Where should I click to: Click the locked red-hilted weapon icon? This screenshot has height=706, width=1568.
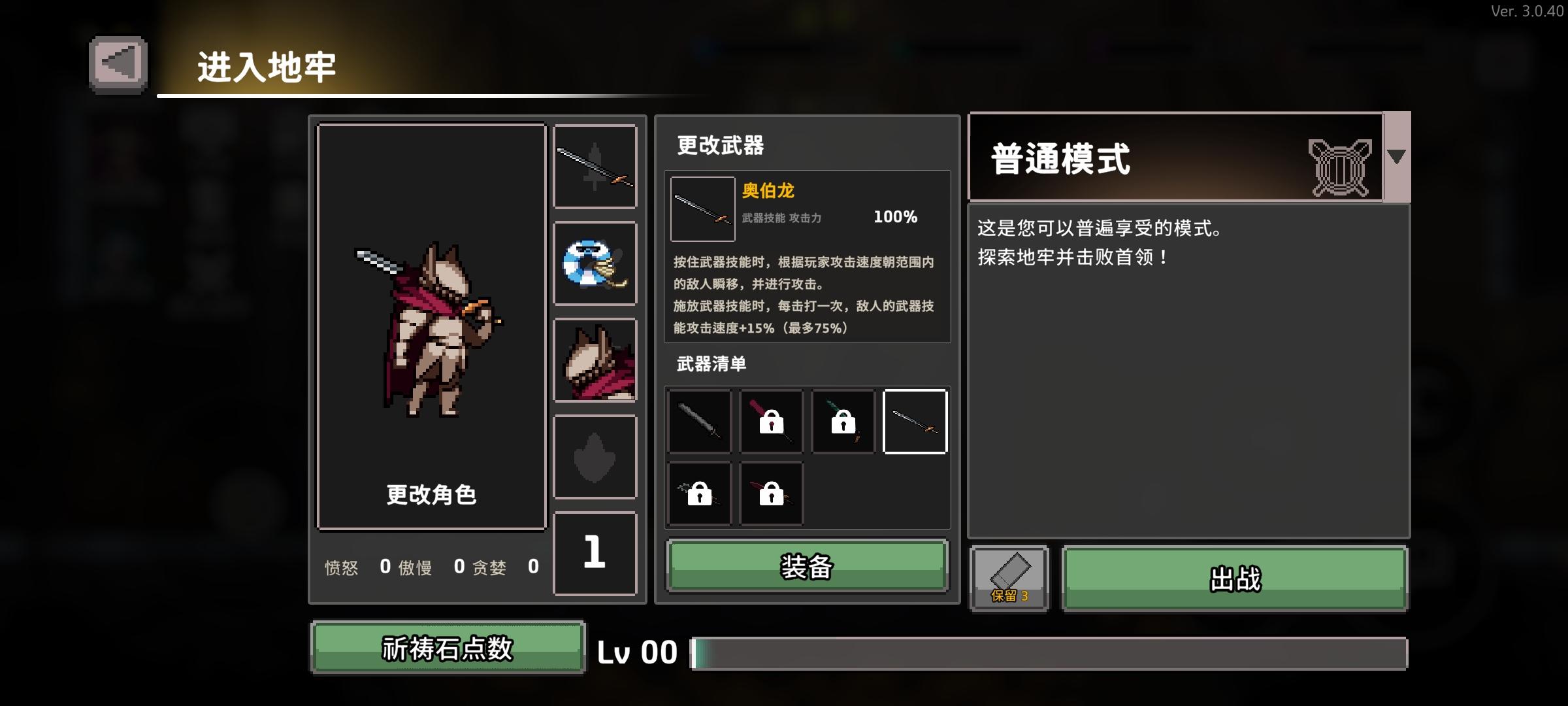pos(771,421)
